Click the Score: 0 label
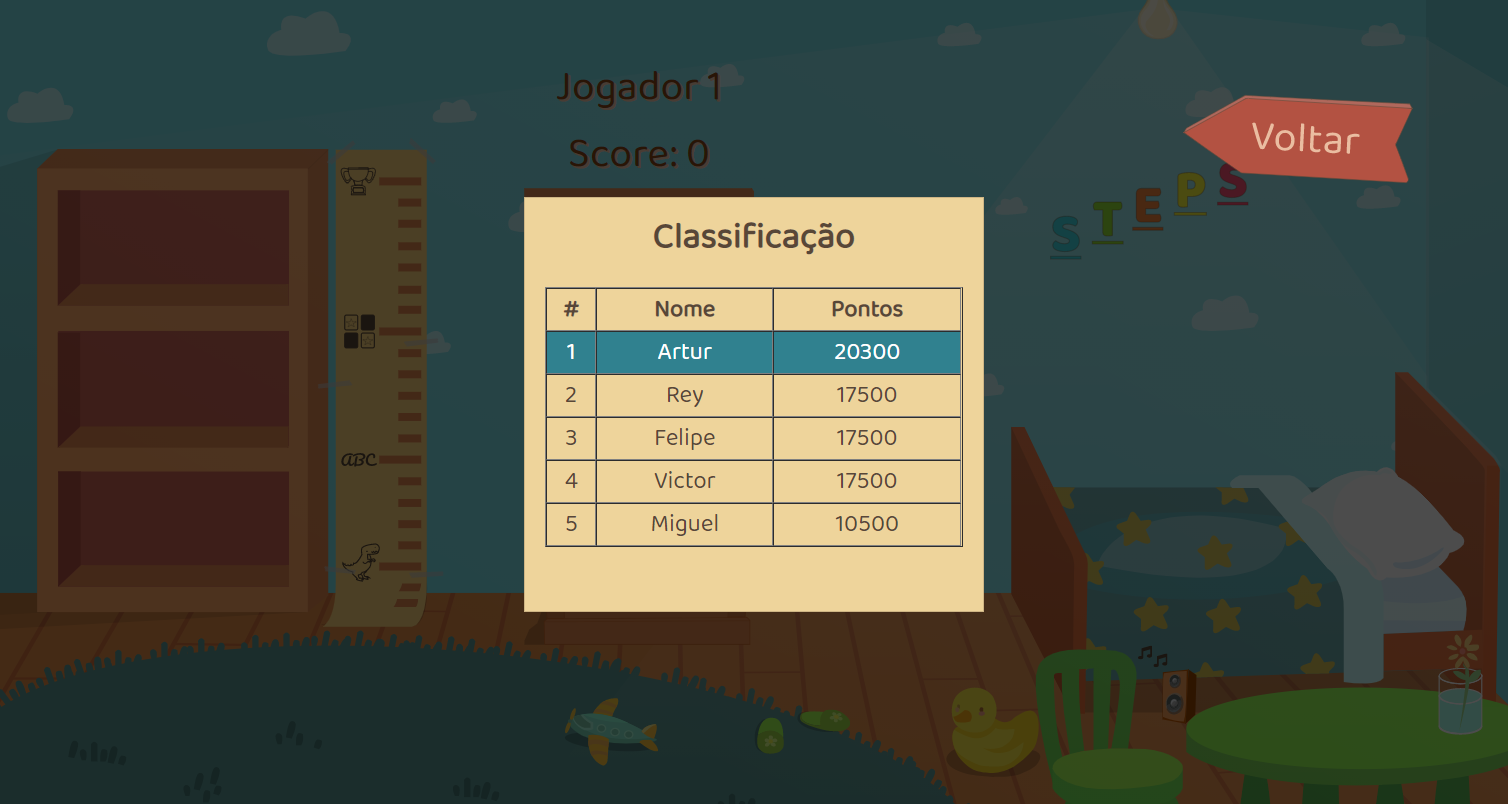The image size is (1508, 804). [x=638, y=154]
